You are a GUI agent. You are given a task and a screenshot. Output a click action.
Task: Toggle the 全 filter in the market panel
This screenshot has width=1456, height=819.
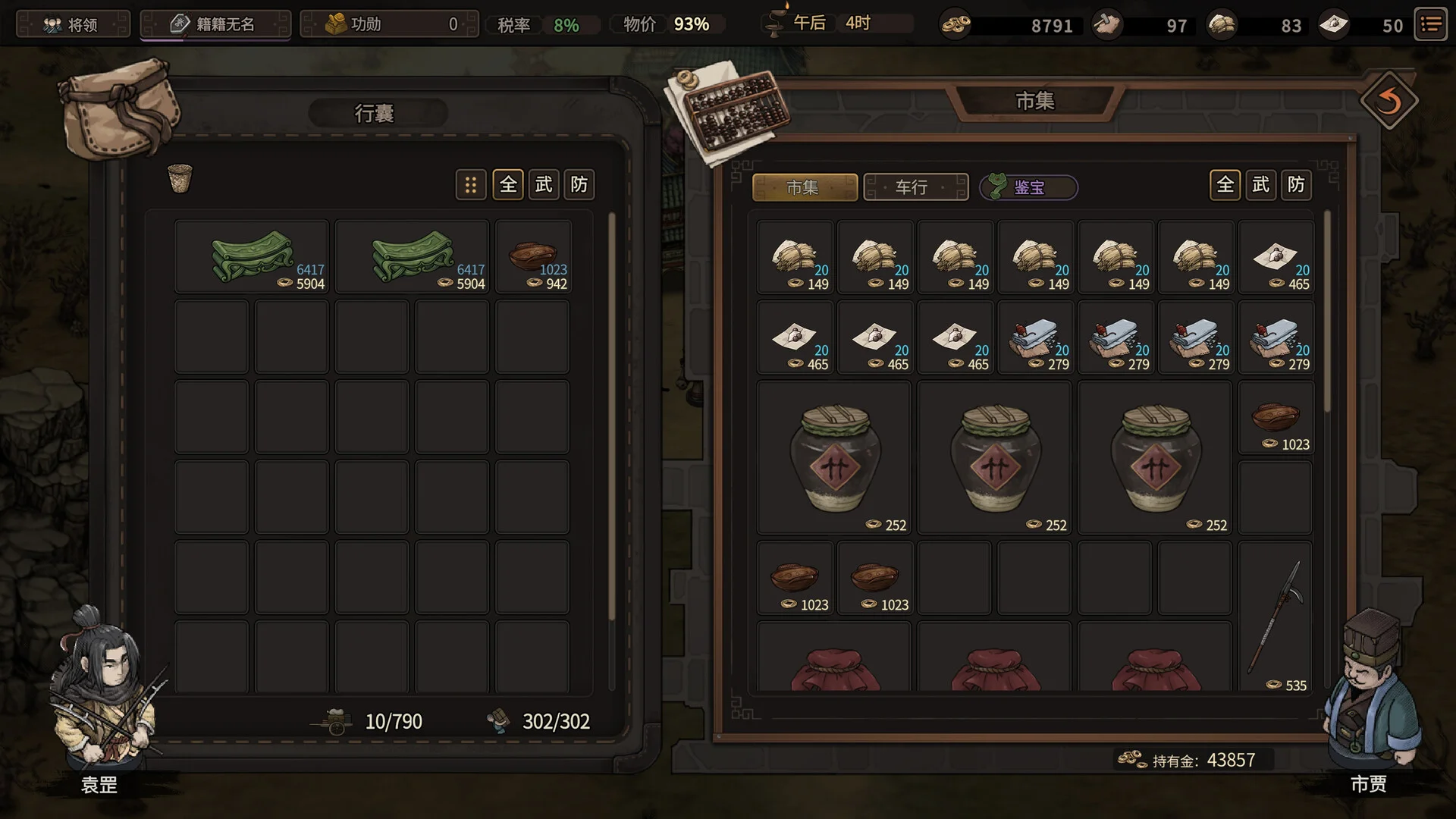coord(1225,184)
